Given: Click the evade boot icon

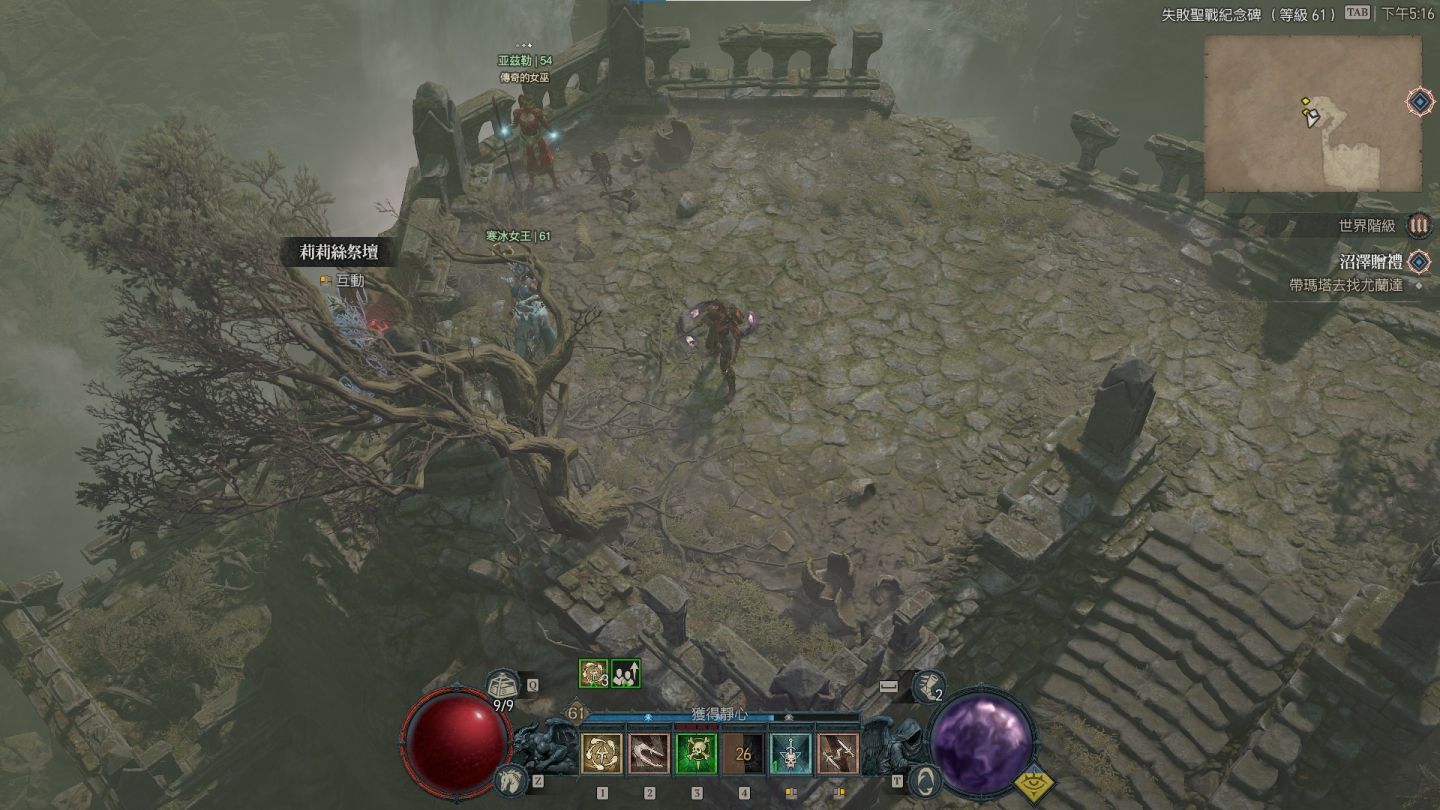Looking at the screenshot, I should [929, 686].
